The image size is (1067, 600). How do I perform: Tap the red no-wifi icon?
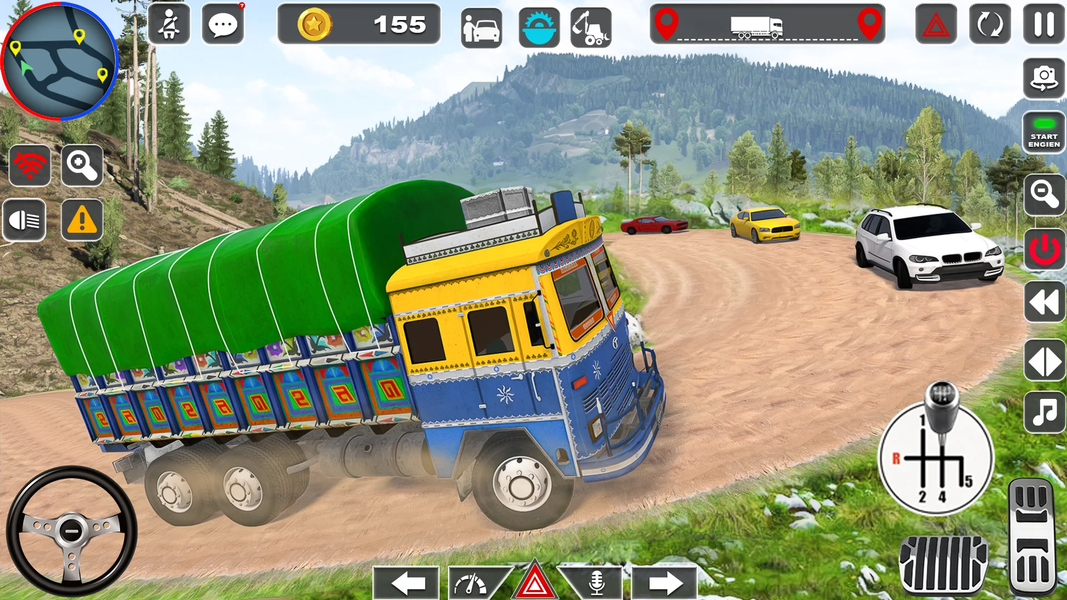pyautogui.click(x=29, y=166)
